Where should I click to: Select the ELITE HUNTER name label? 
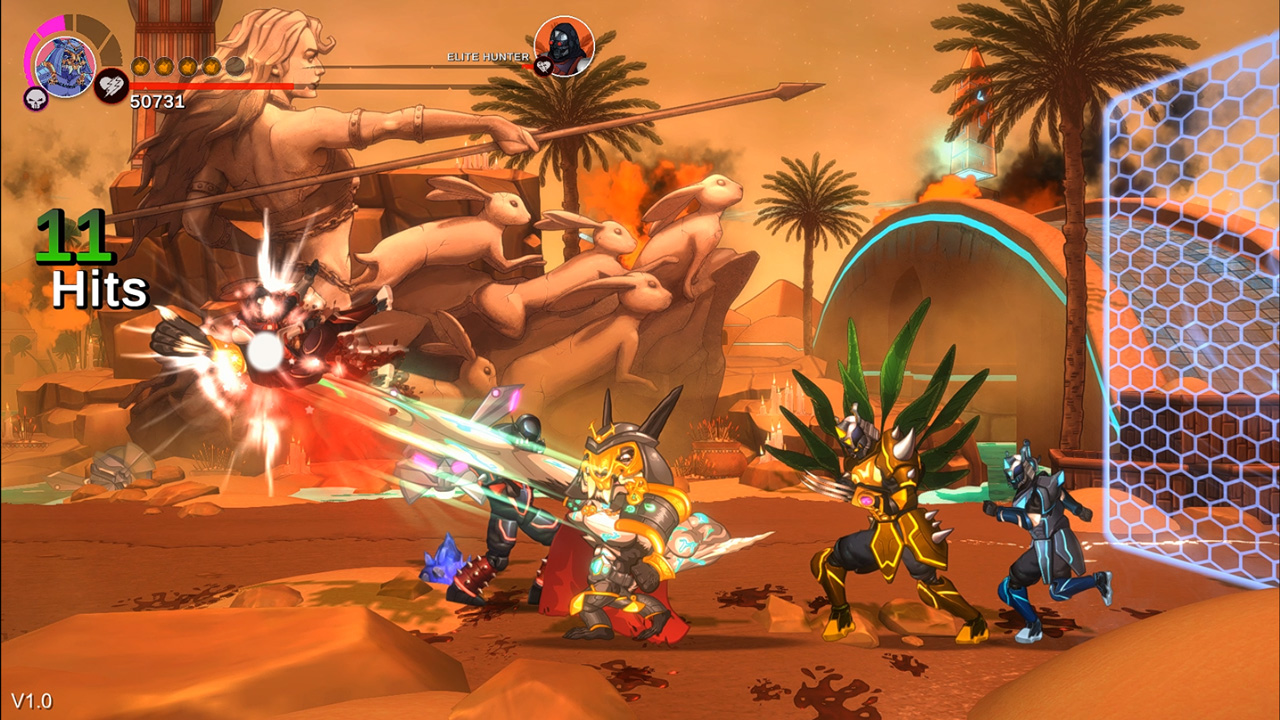489,57
